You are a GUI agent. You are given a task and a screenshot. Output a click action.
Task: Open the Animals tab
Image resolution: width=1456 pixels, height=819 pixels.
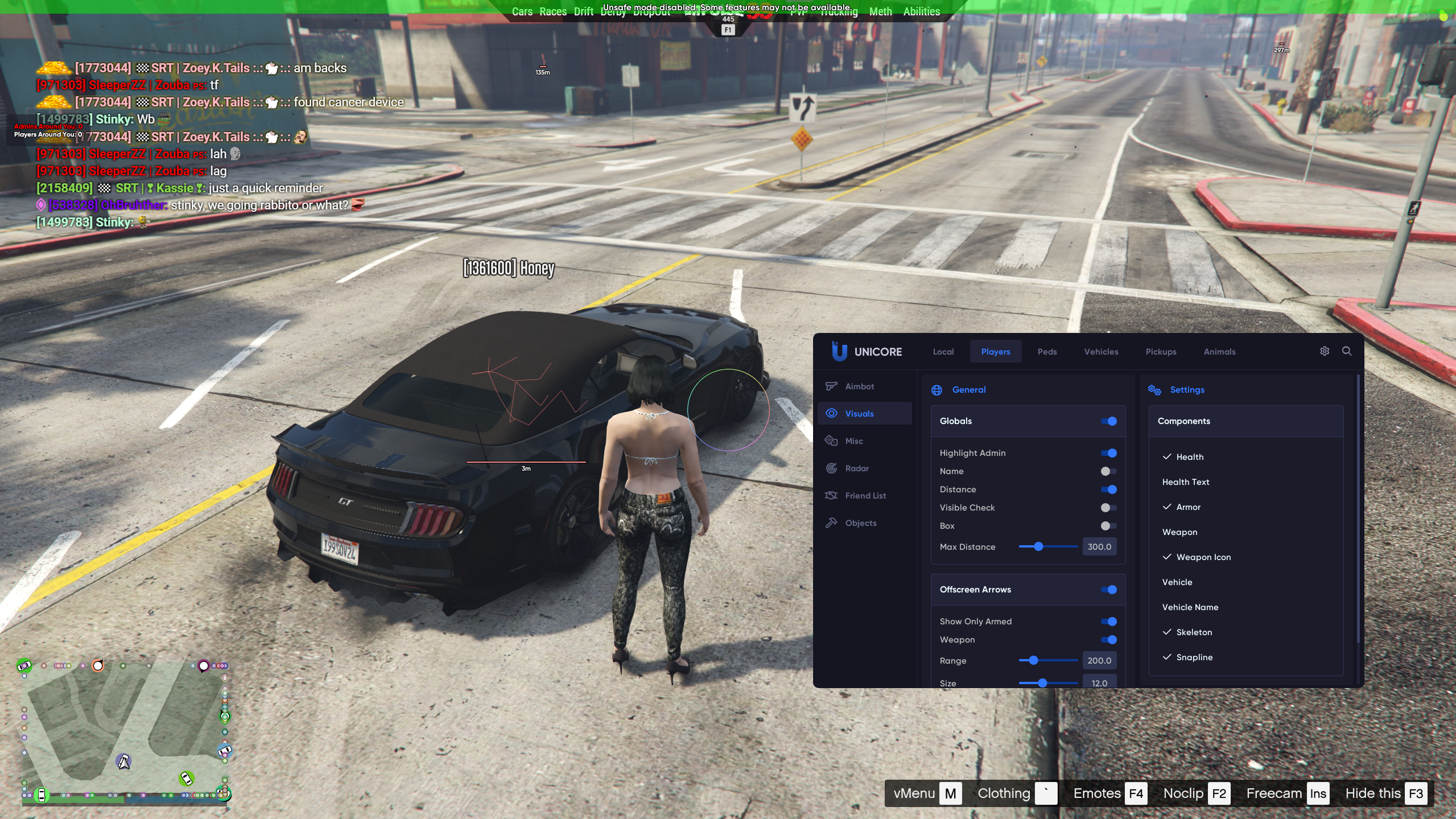[1219, 352]
